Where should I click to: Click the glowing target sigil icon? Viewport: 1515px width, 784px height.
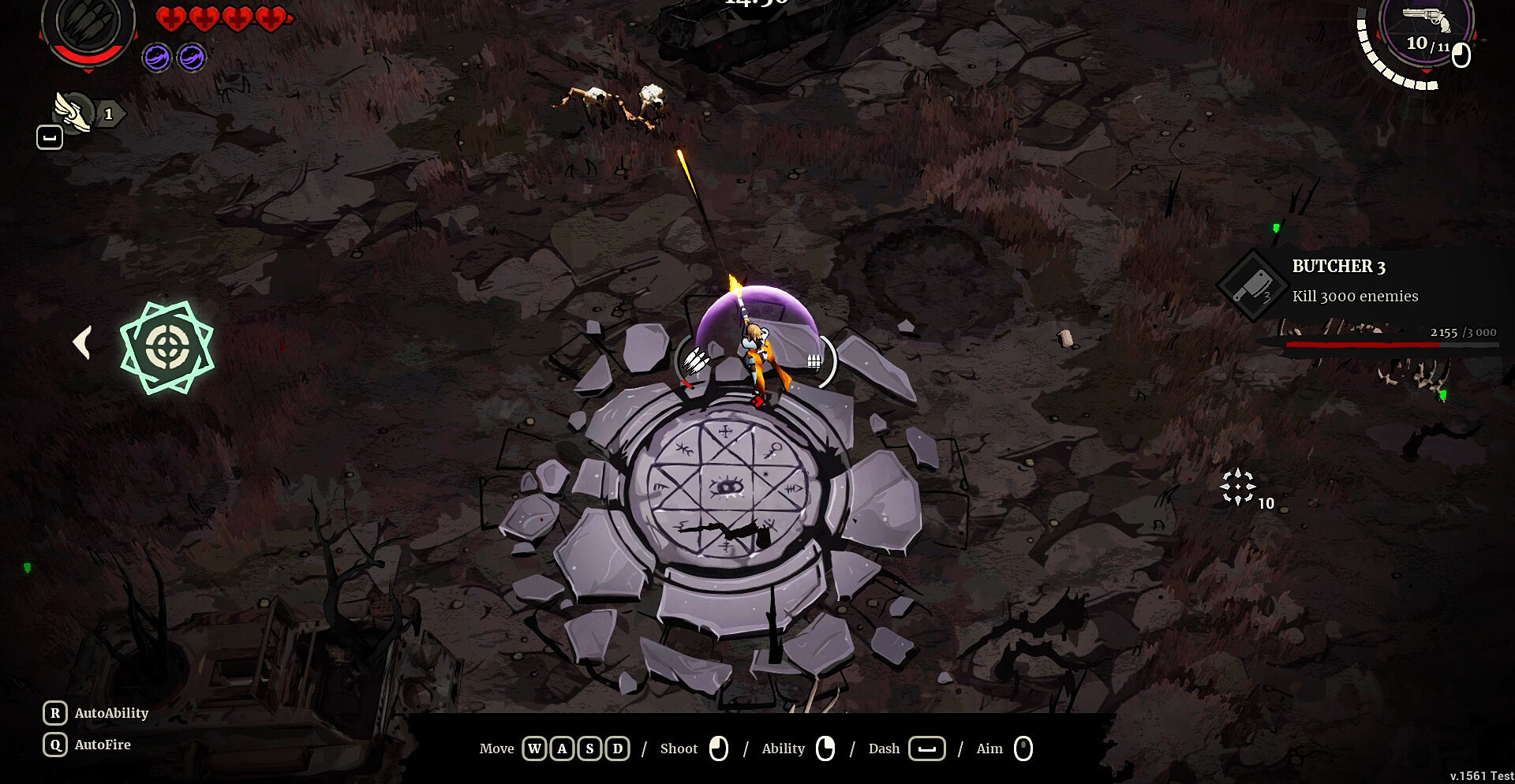coord(167,347)
